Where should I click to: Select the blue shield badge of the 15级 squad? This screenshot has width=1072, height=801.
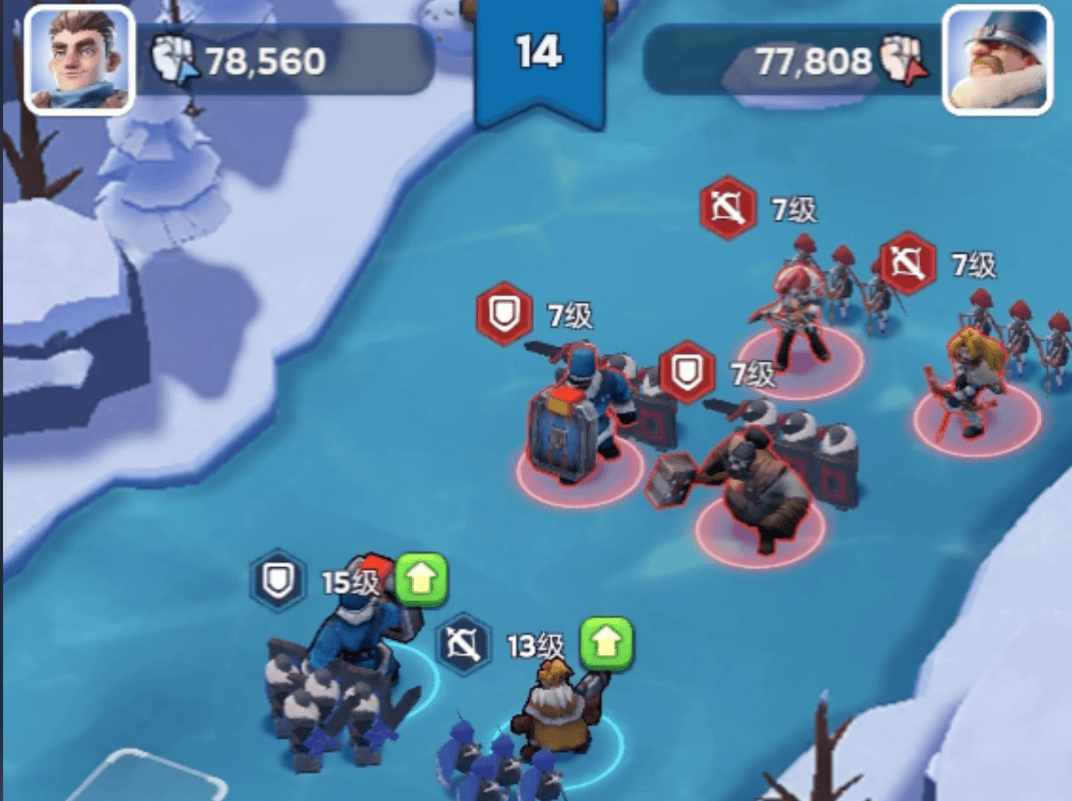[x=278, y=579]
